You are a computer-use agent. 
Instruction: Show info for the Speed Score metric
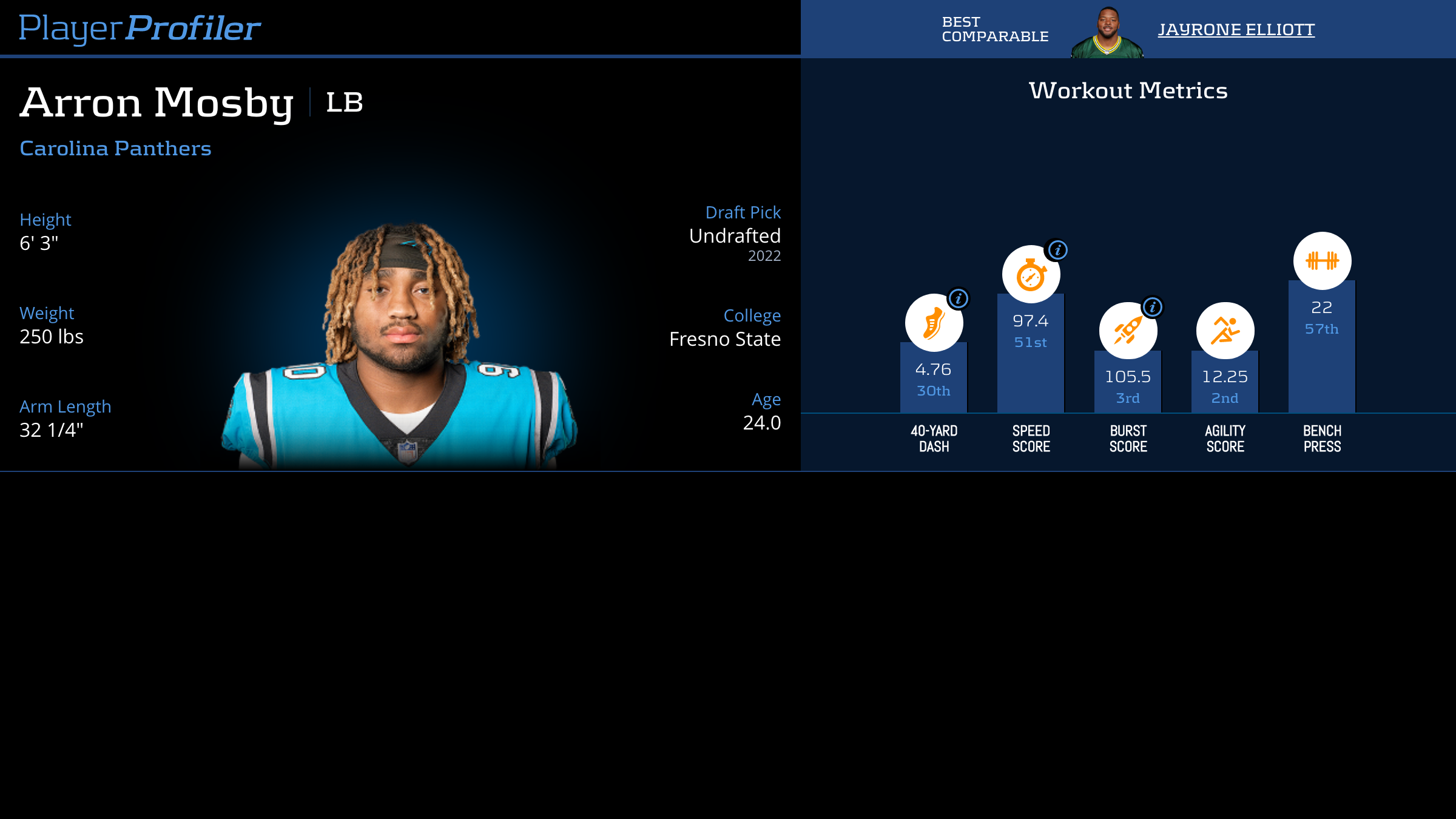tap(1057, 250)
